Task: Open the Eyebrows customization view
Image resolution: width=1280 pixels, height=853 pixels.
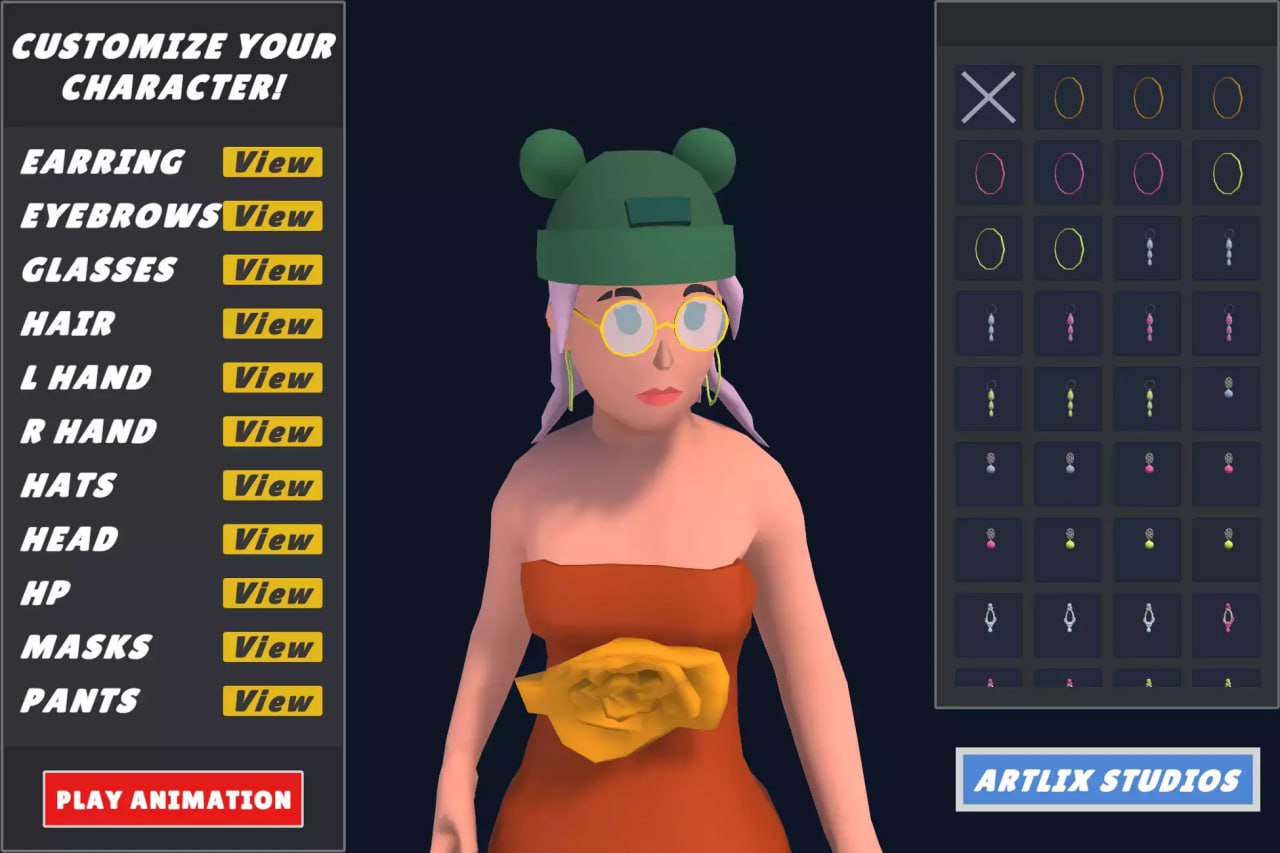Action: (271, 216)
